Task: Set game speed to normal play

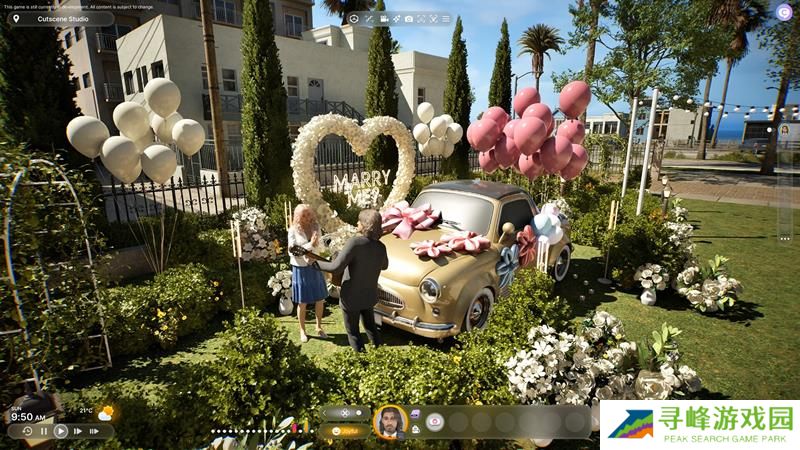Action: point(61,431)
